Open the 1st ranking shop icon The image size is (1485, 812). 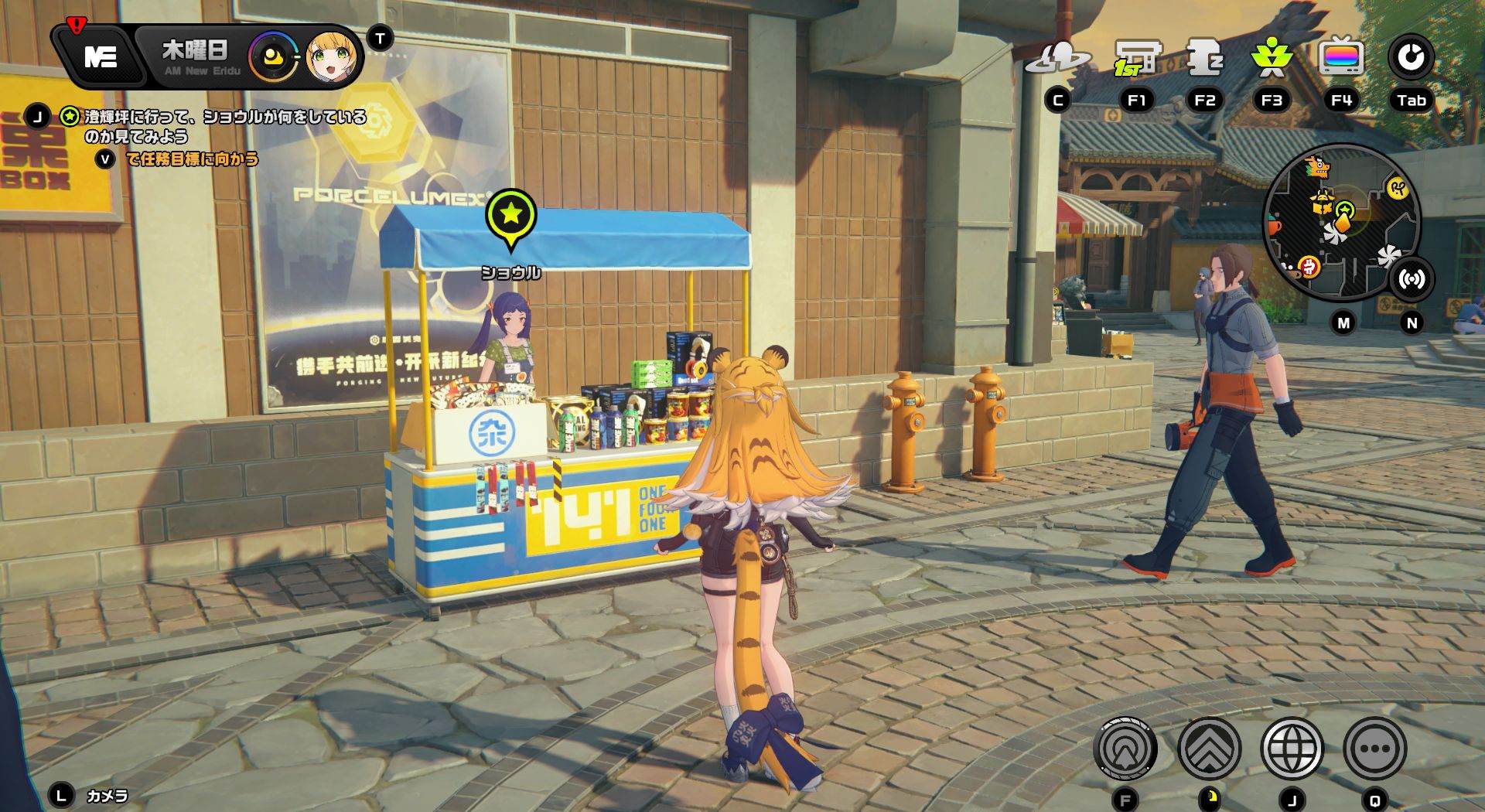tap(1137, 58)
